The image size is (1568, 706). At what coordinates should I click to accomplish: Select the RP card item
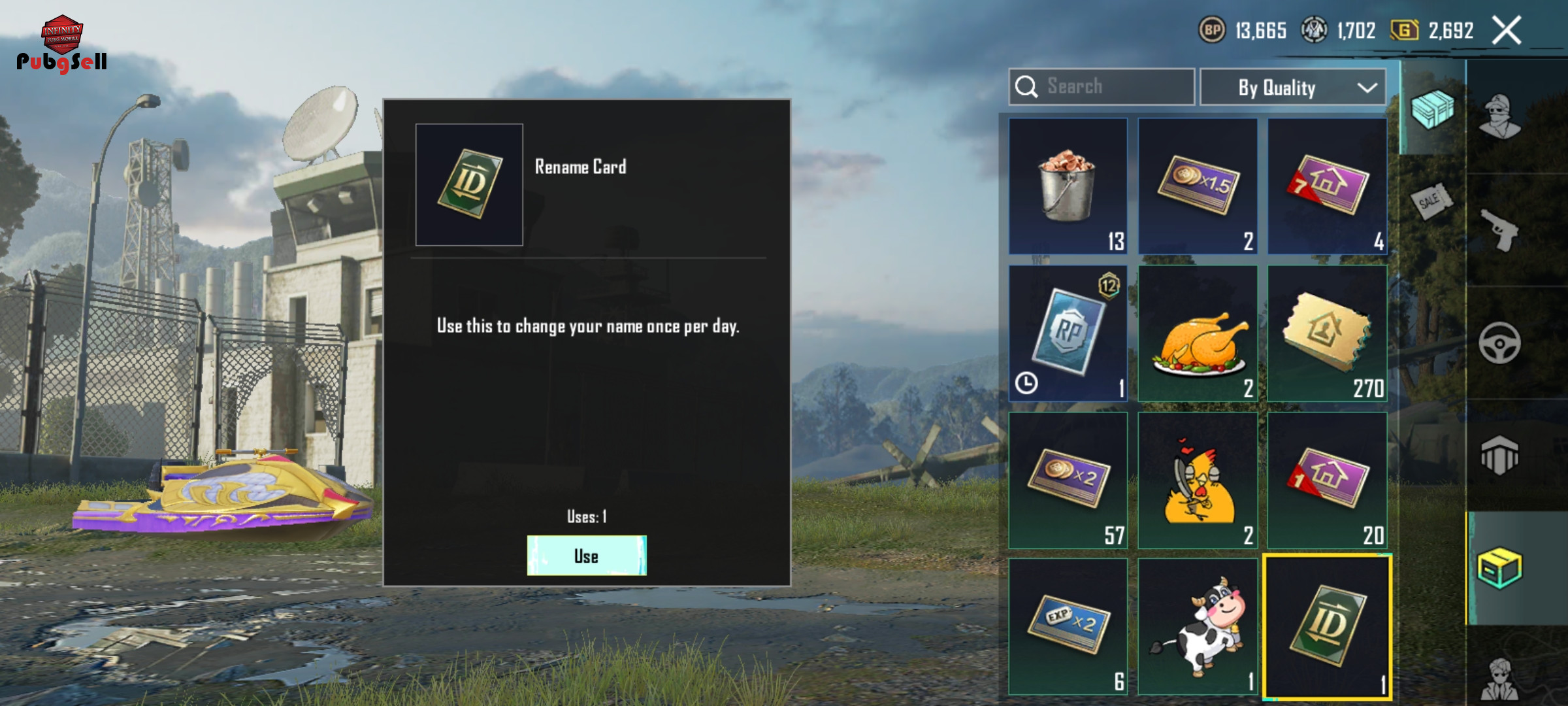click(x=1068, y=333)
